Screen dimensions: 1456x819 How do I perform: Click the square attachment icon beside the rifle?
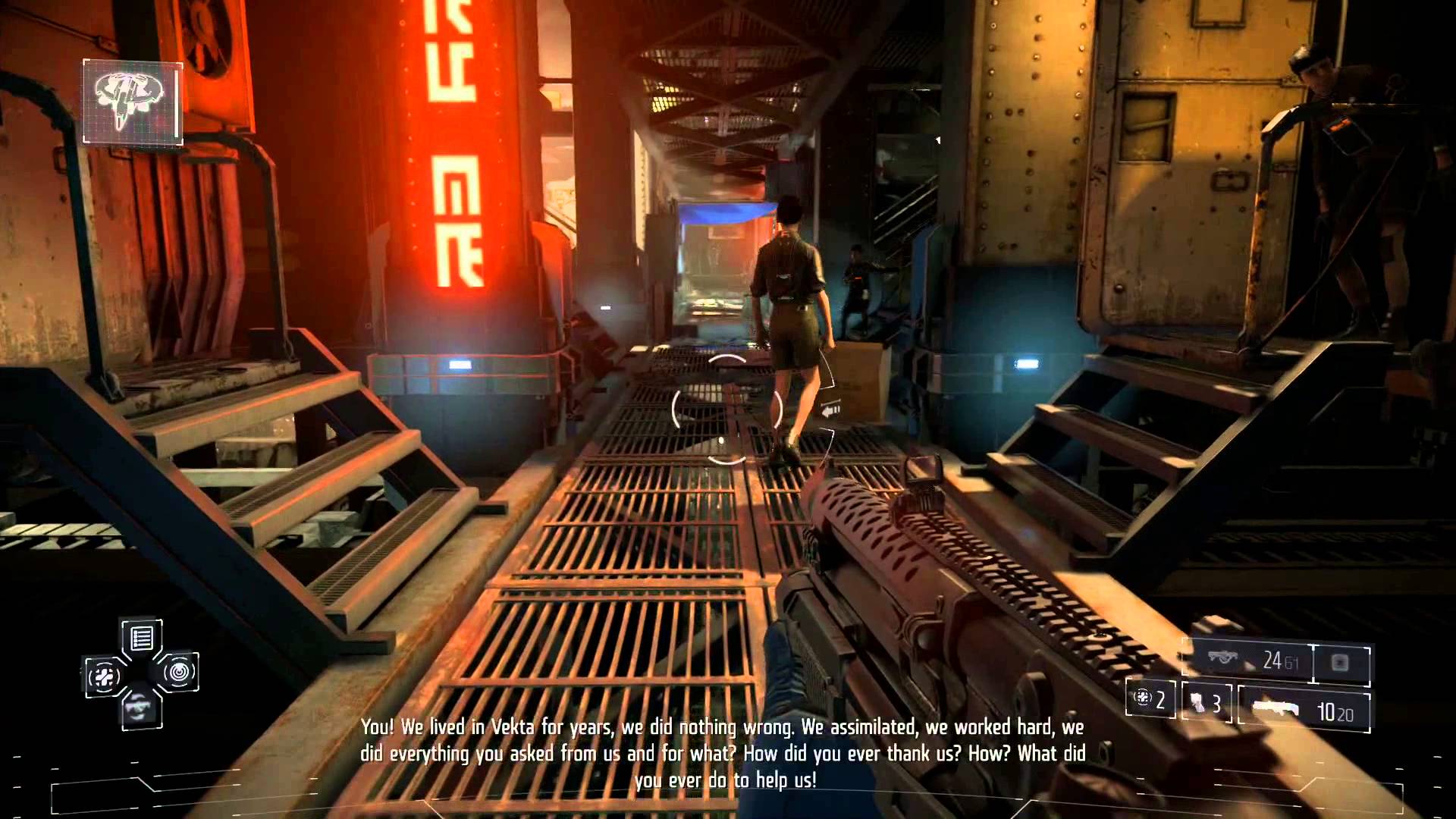(x=1340, y=663)
